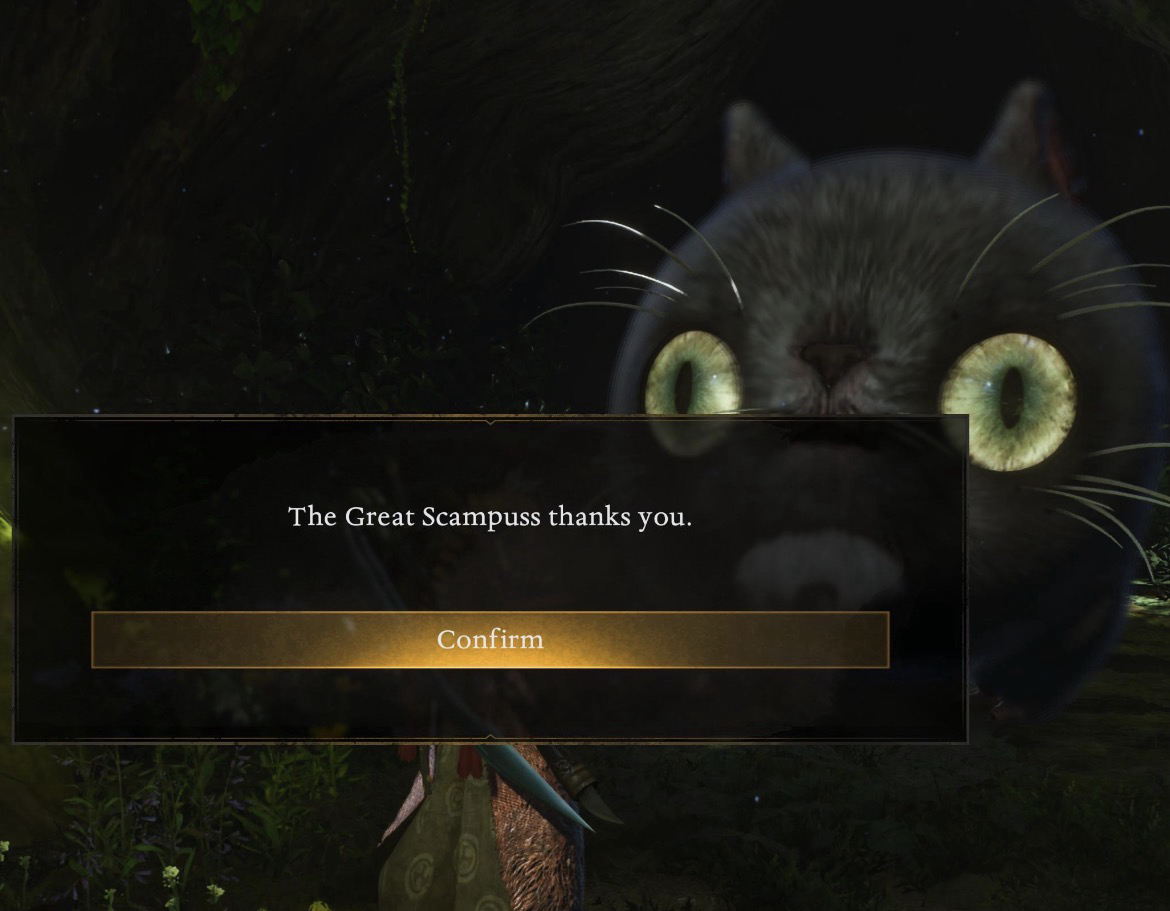Confirm the Great Scampuss thanks message
The height and width of the screenshot is (911, 1170).
point(490,639)
